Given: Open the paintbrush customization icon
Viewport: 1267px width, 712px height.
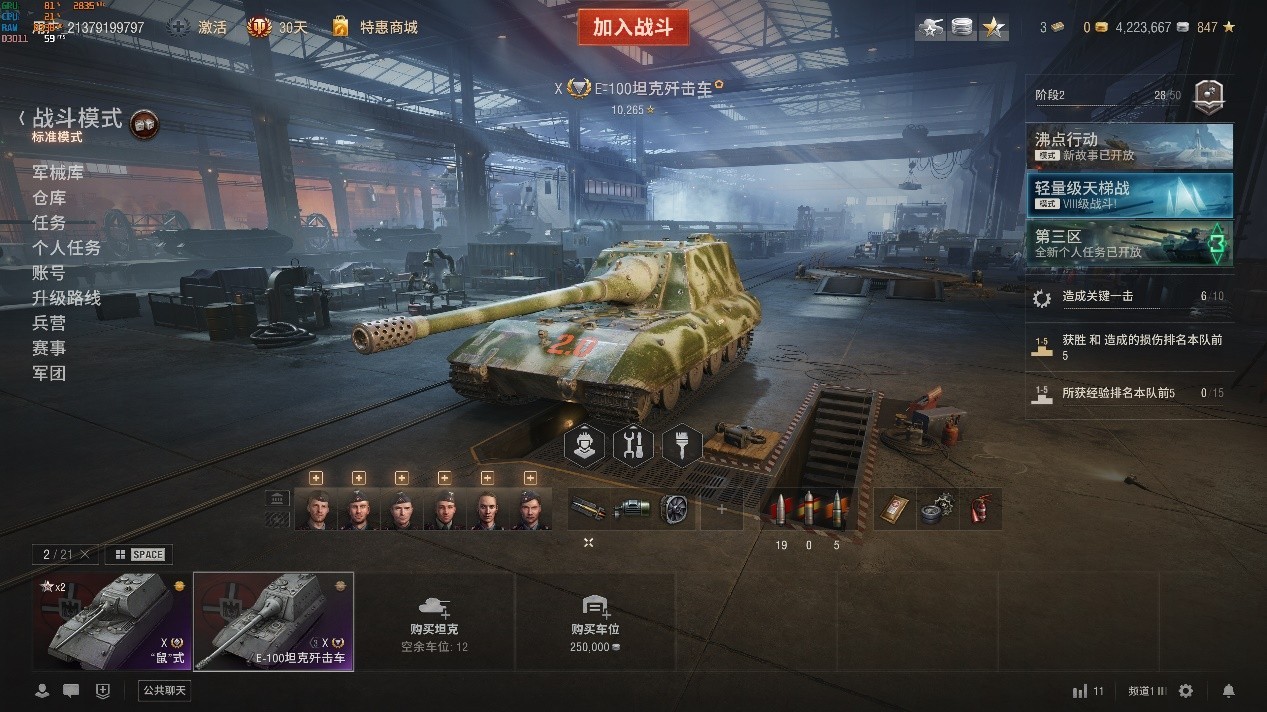Looking at the screenshot, I should coord(681,445).
